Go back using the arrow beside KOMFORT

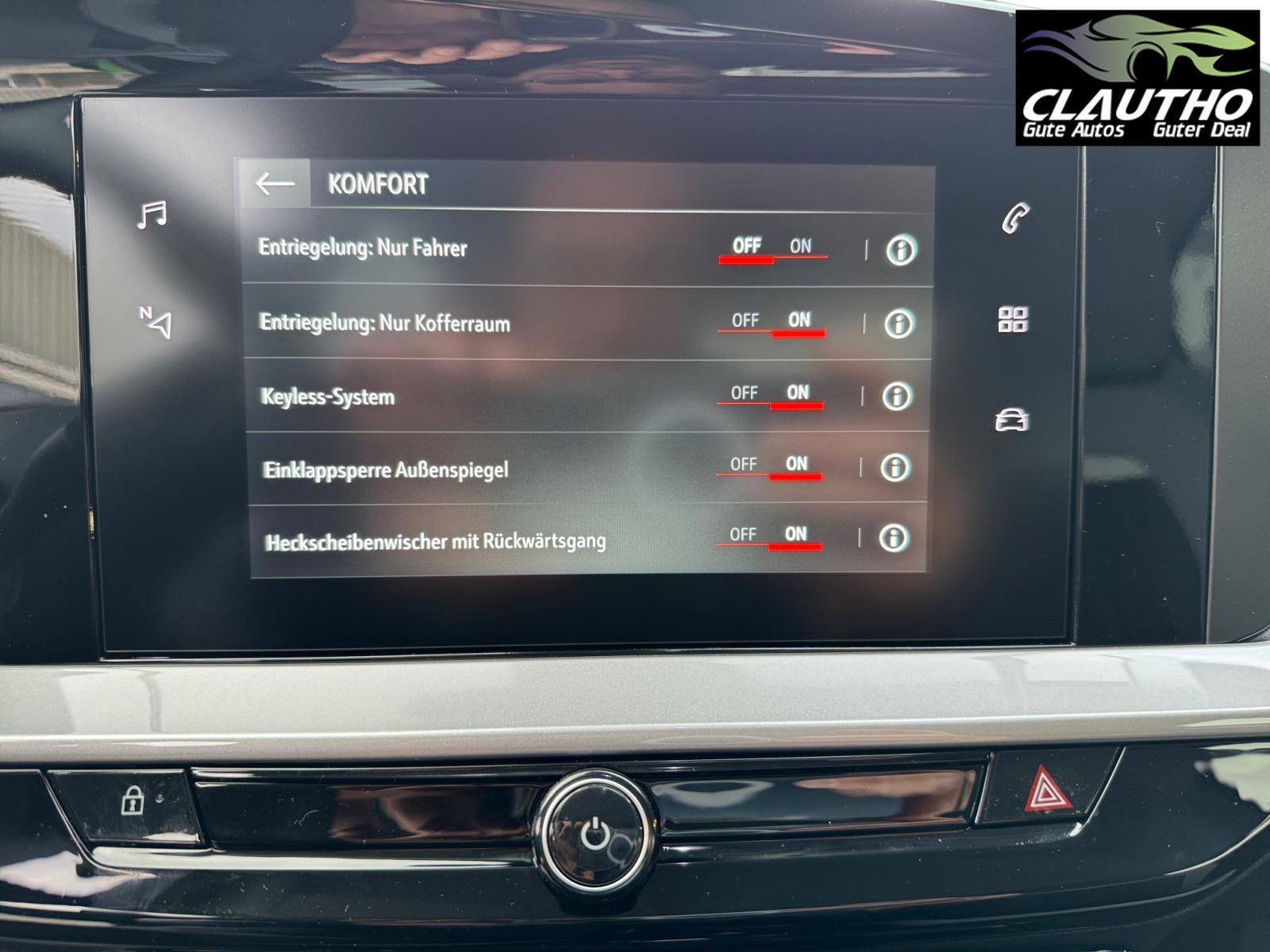(x=275, y=184)
